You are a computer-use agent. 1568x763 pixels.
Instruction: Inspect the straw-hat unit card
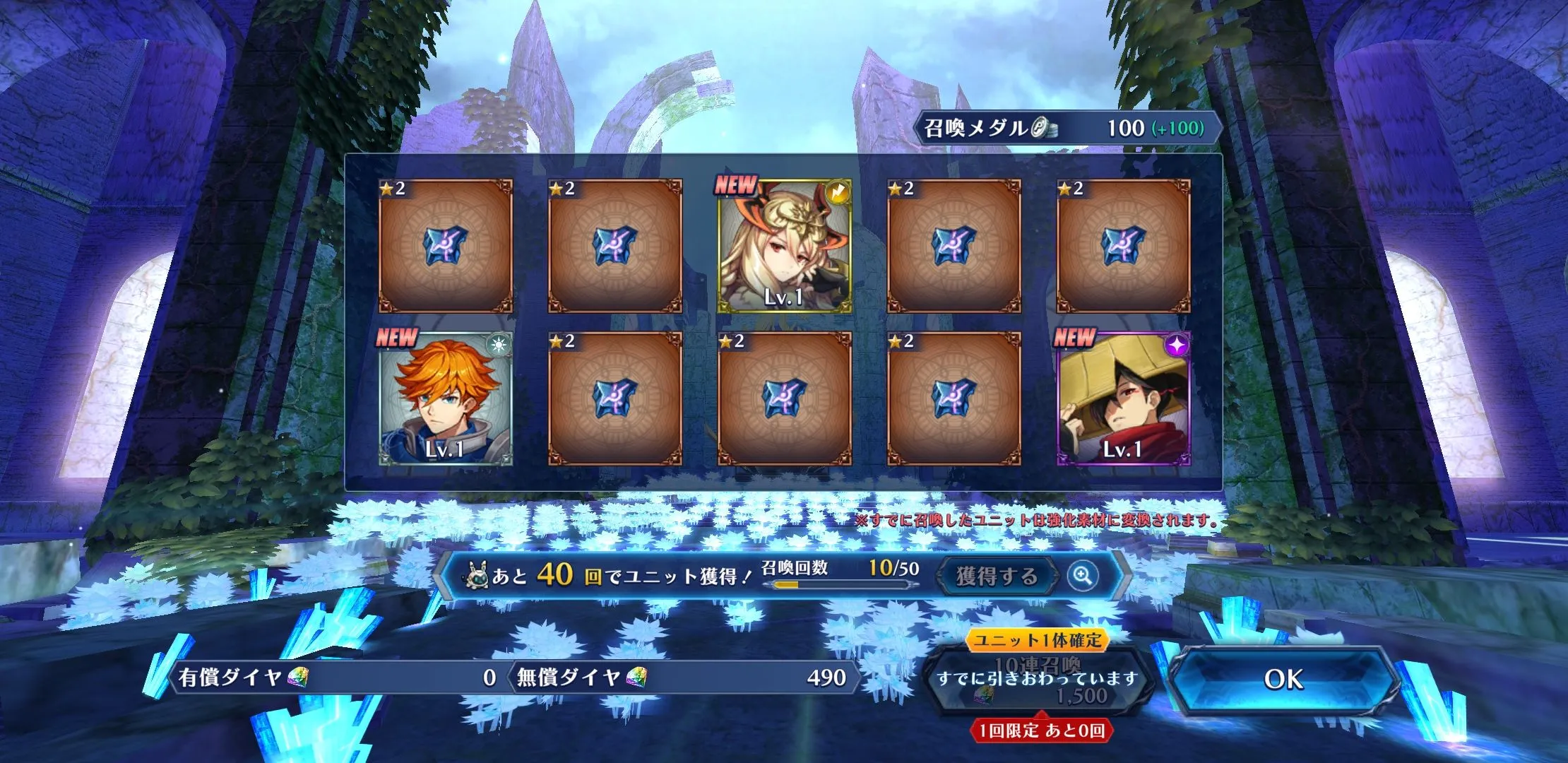(1123, 398)
